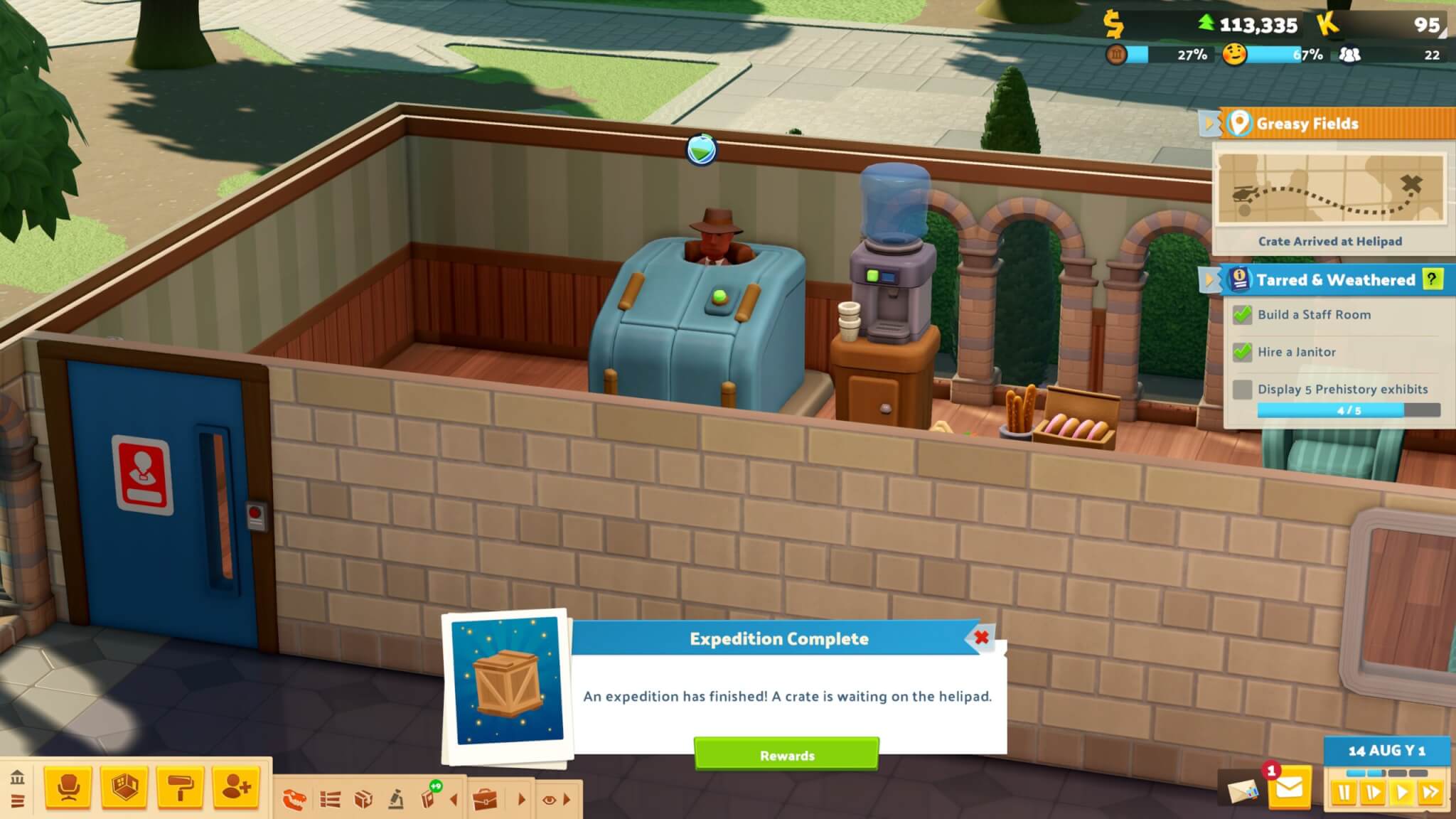Open the Greasy Fields expedition map tracker
Viewport: 1456px width, 819px height.
coord(1329,189)
